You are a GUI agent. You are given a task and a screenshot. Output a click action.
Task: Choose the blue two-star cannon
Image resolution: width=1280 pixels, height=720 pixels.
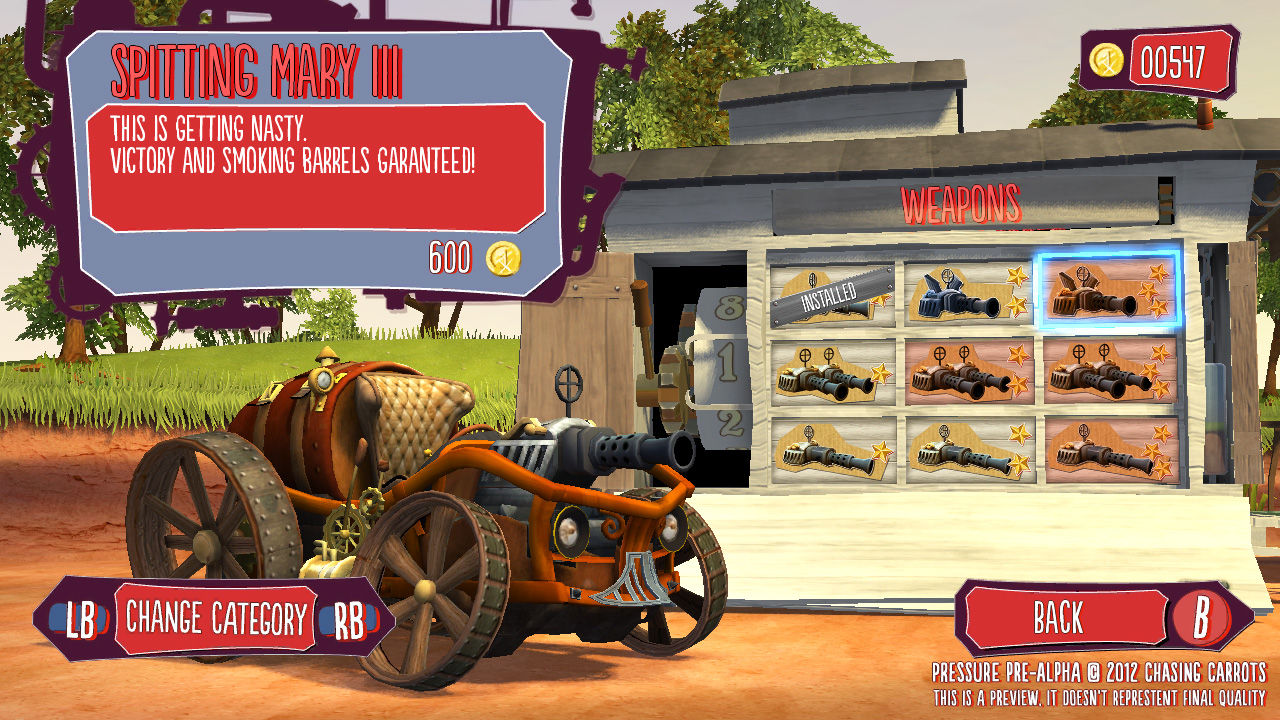point(970,292)
